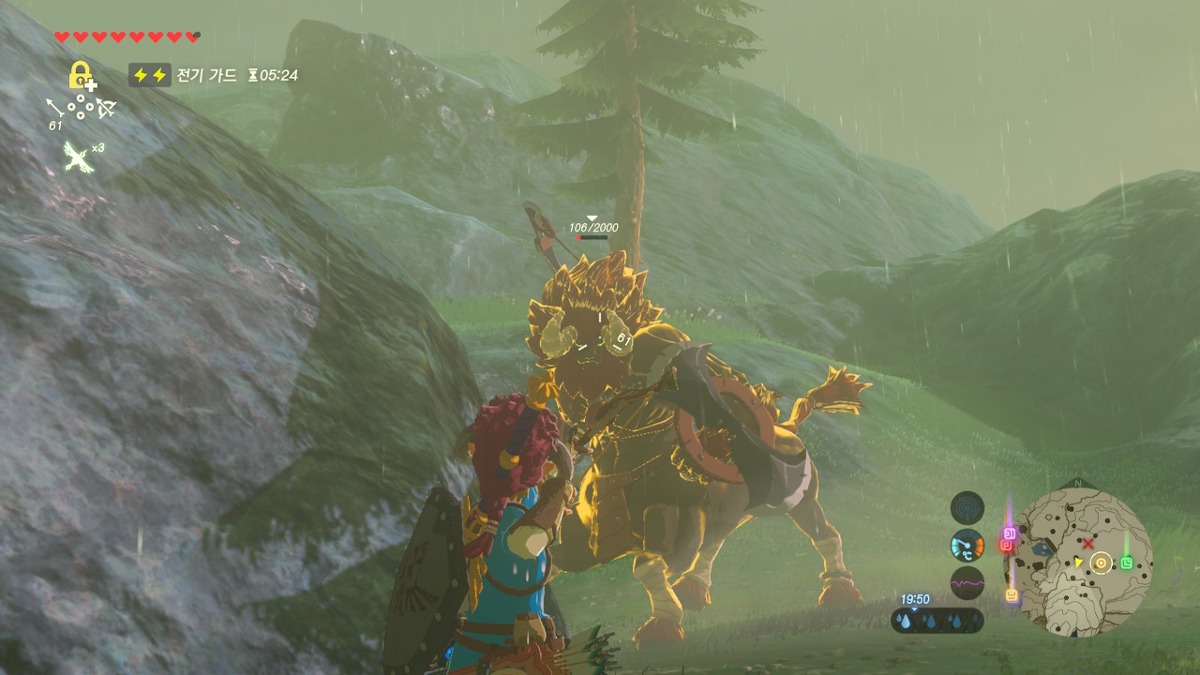The width and height of the screenshot is (1200, 675).
Task: Open the raindrop weather forecast panel
Action: [937, 620]
